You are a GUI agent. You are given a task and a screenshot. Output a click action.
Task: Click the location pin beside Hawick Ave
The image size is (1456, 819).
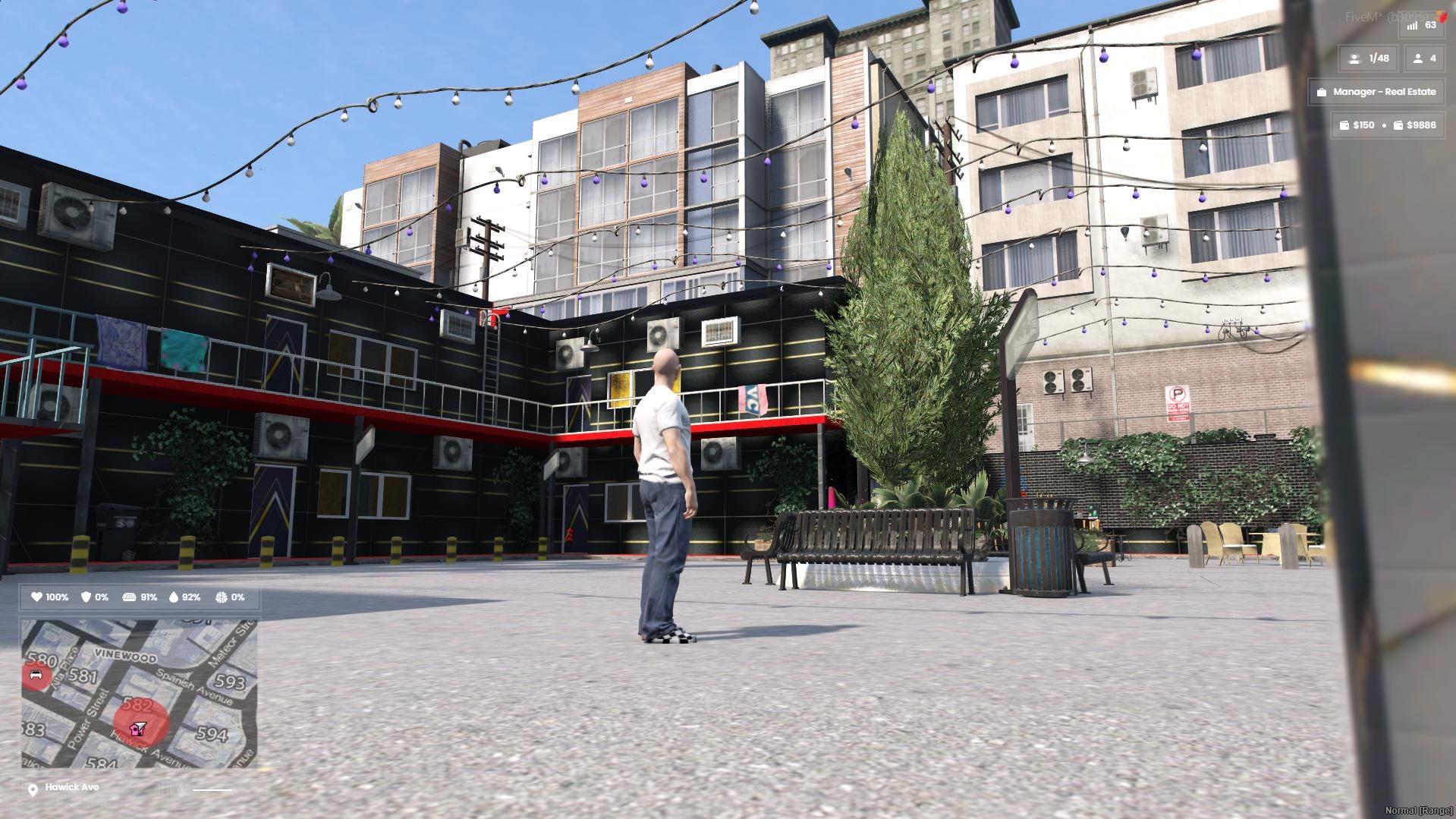[x=33, y=789]
